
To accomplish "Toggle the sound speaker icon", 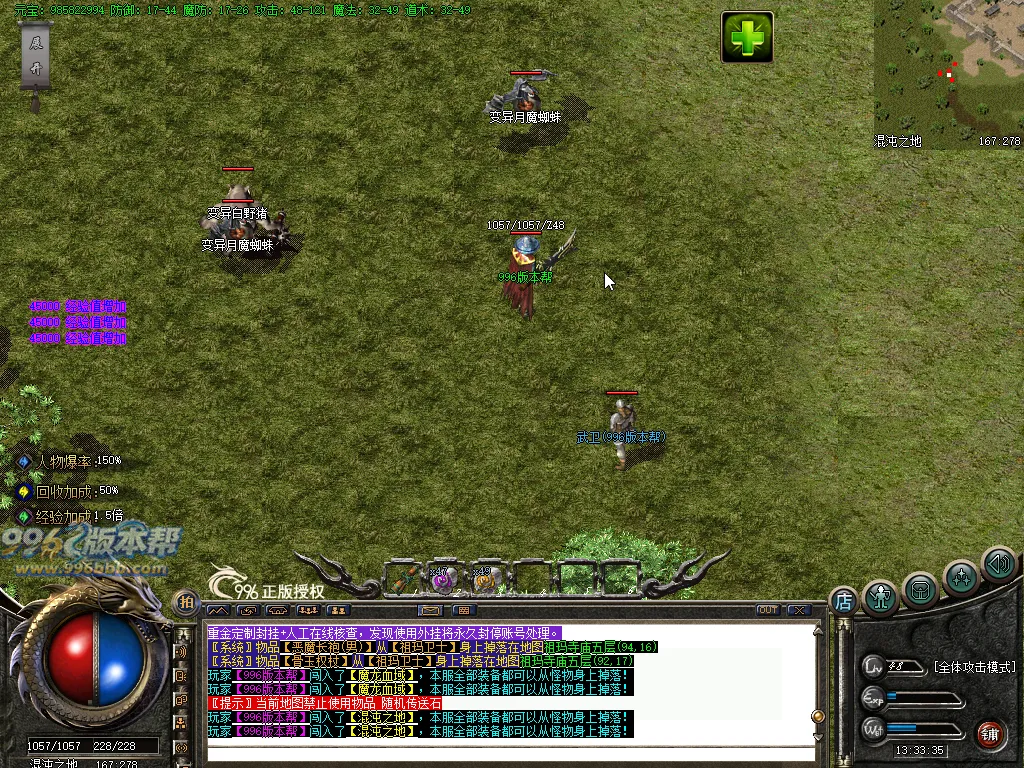I will click(998, 564).
